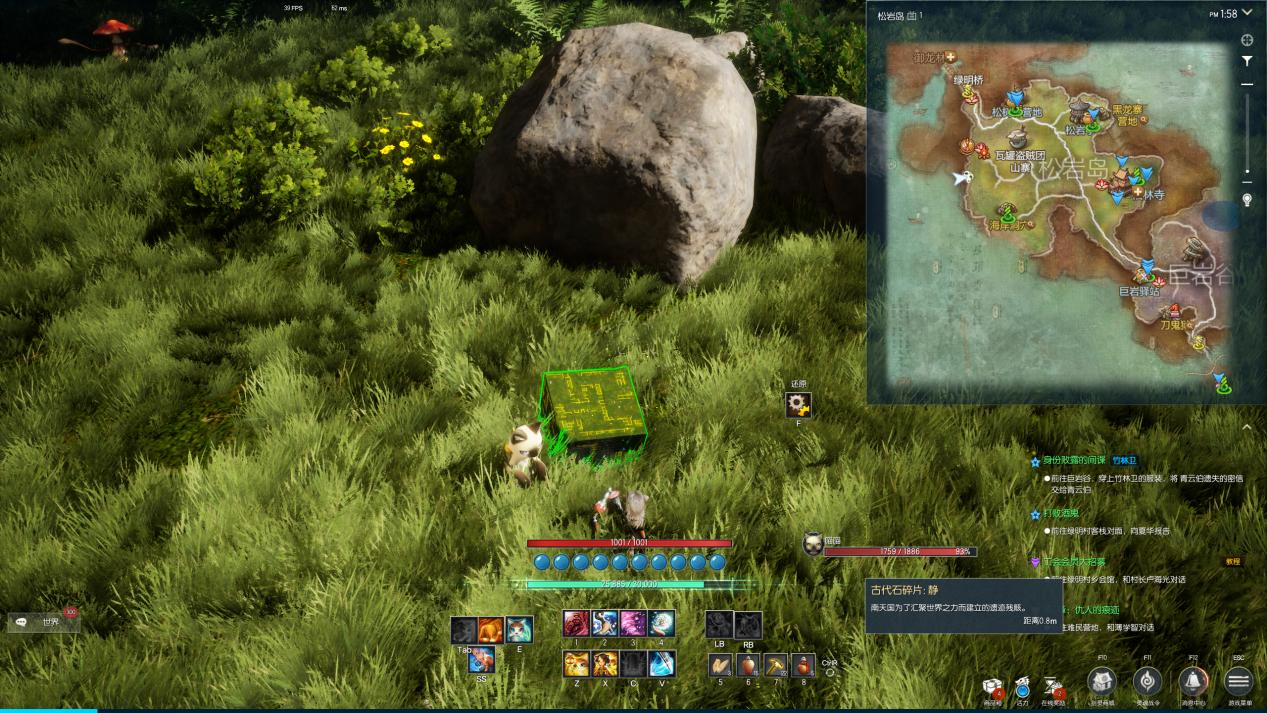
Task: Open the swirl-shaped F11 icon
Action: [1147, 682]
